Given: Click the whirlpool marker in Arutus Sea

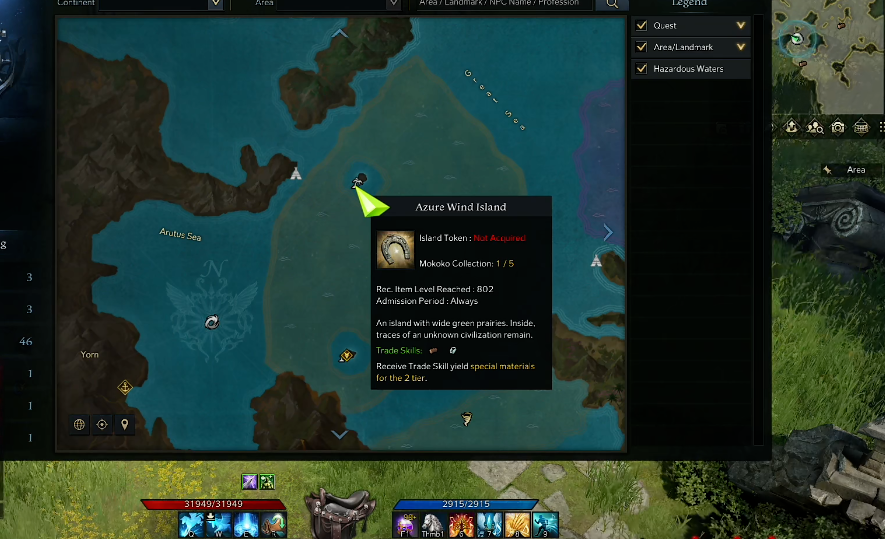Looking at the screenshot, I should click(212, 321).
